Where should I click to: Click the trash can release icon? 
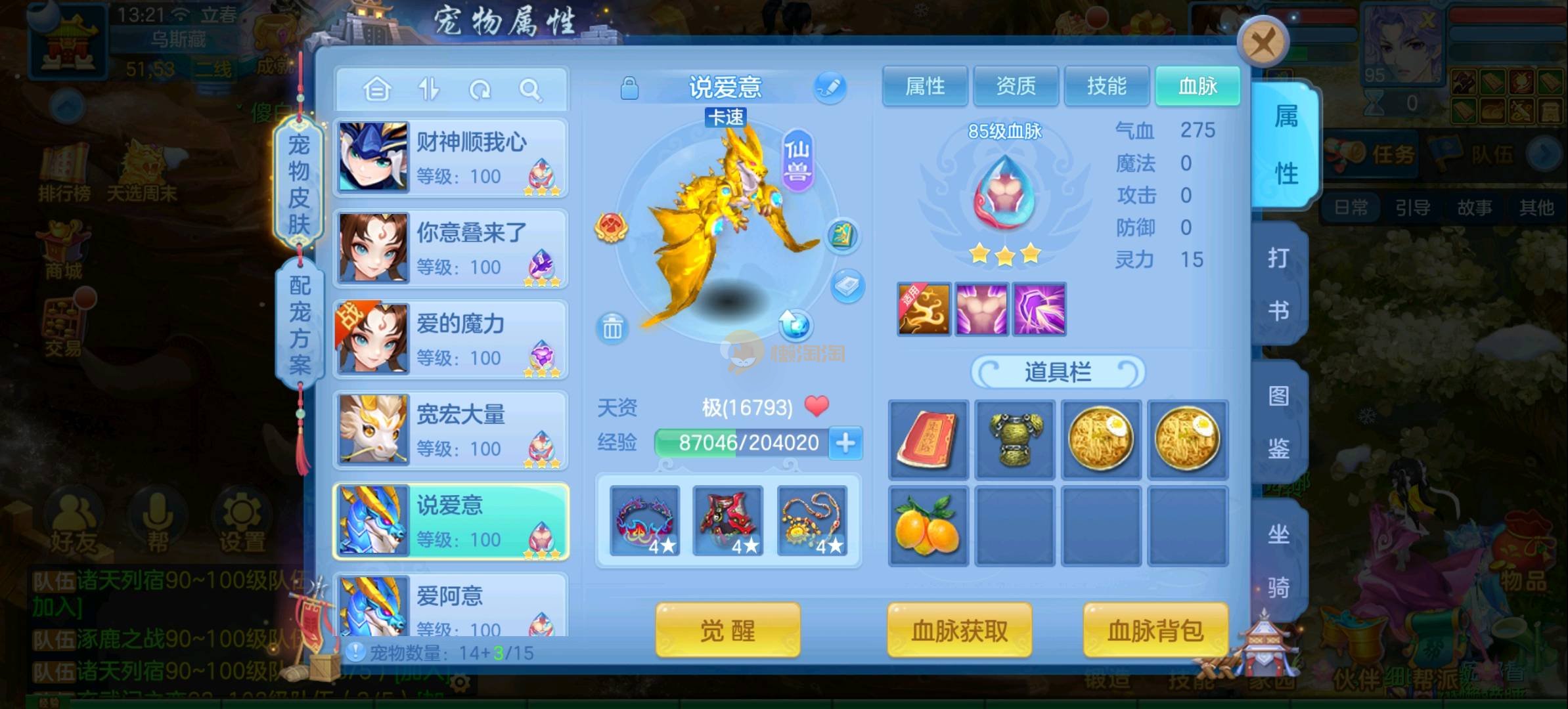click(x=612, y=327)
